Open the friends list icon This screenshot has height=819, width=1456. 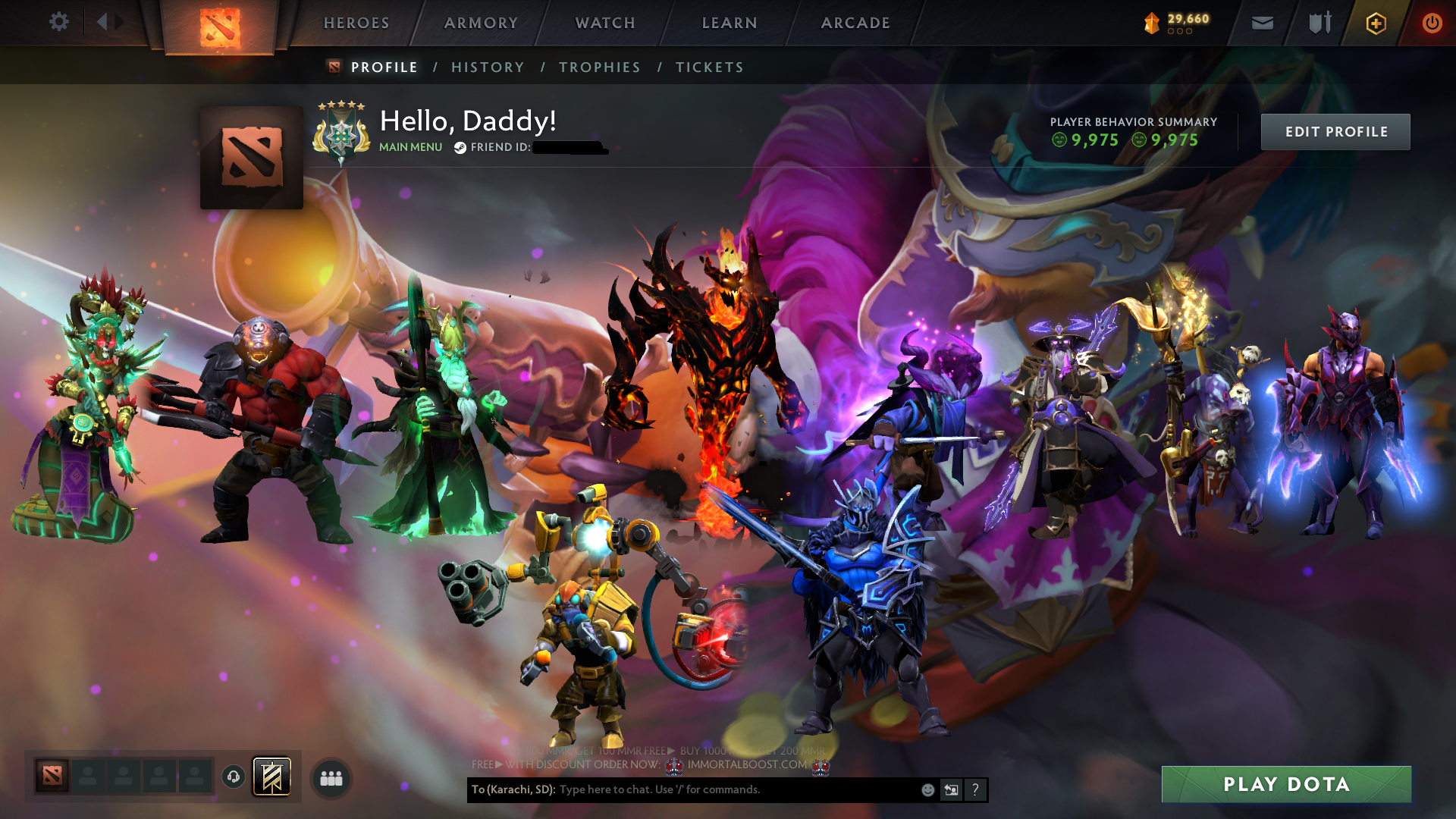(x=330, y=777)
